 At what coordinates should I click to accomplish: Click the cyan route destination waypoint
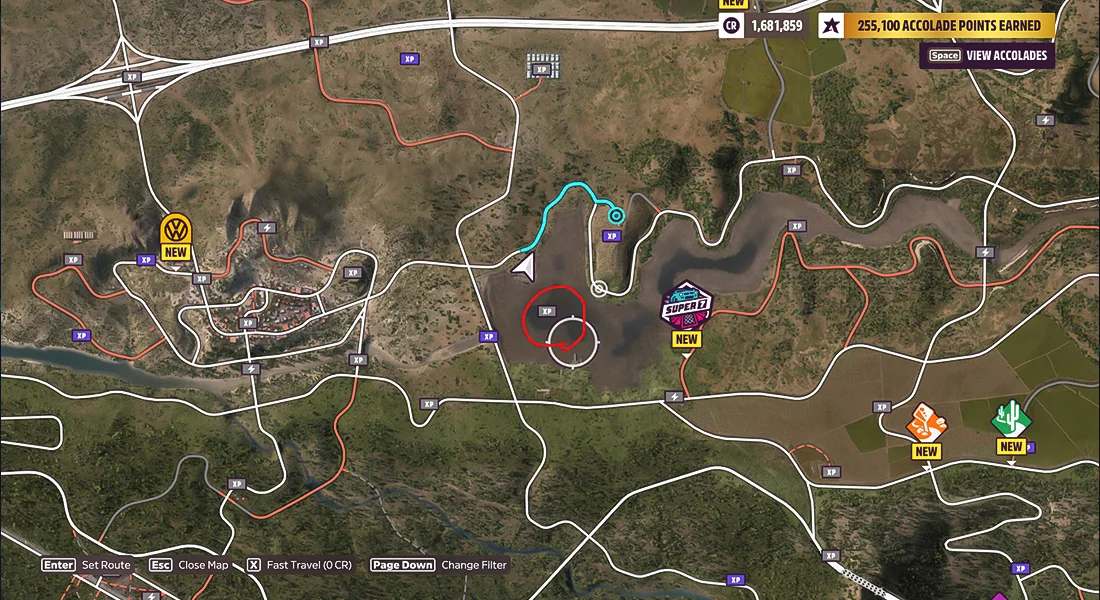(616, 215)
